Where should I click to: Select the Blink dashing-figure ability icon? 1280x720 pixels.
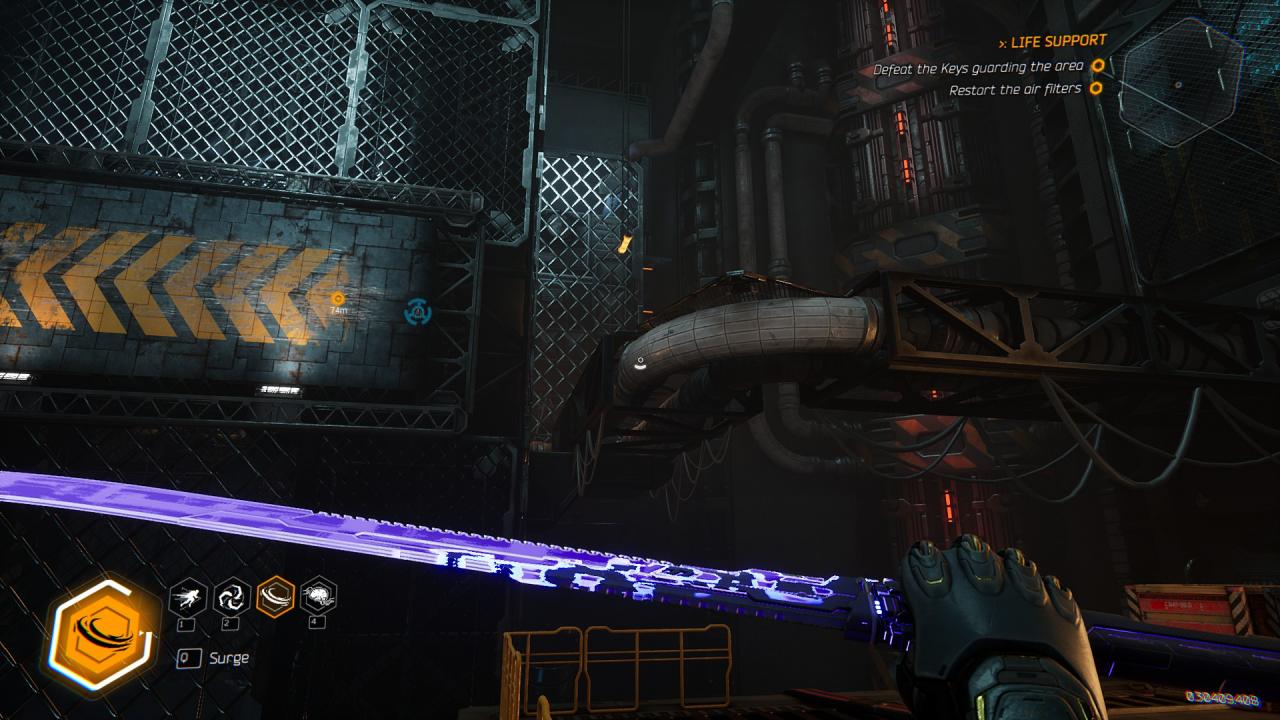click(188, 598)
